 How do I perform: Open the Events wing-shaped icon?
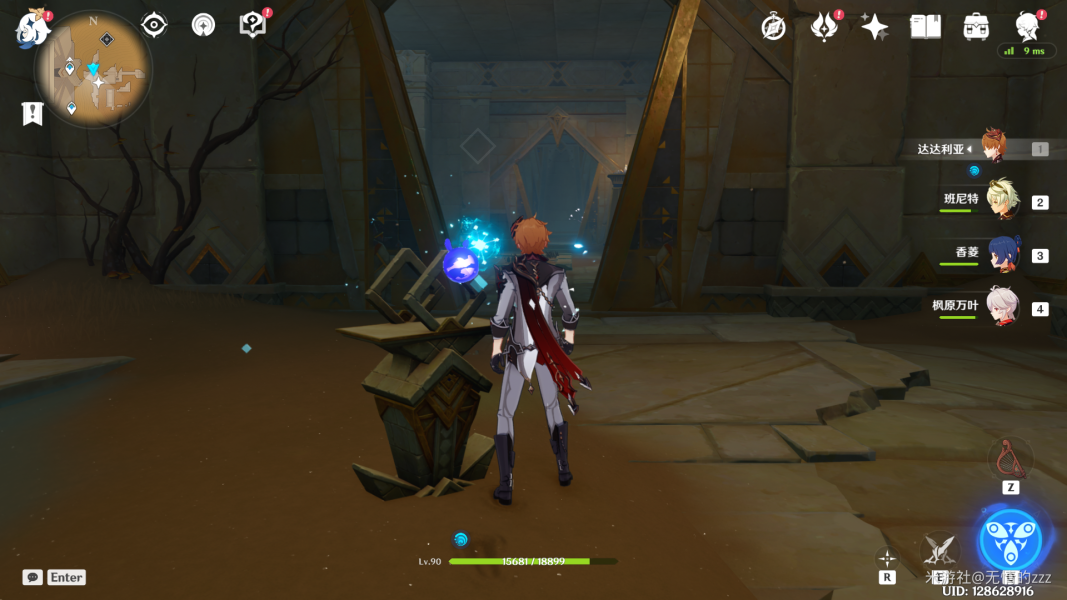pyautogui.click(x=824, y=27)
